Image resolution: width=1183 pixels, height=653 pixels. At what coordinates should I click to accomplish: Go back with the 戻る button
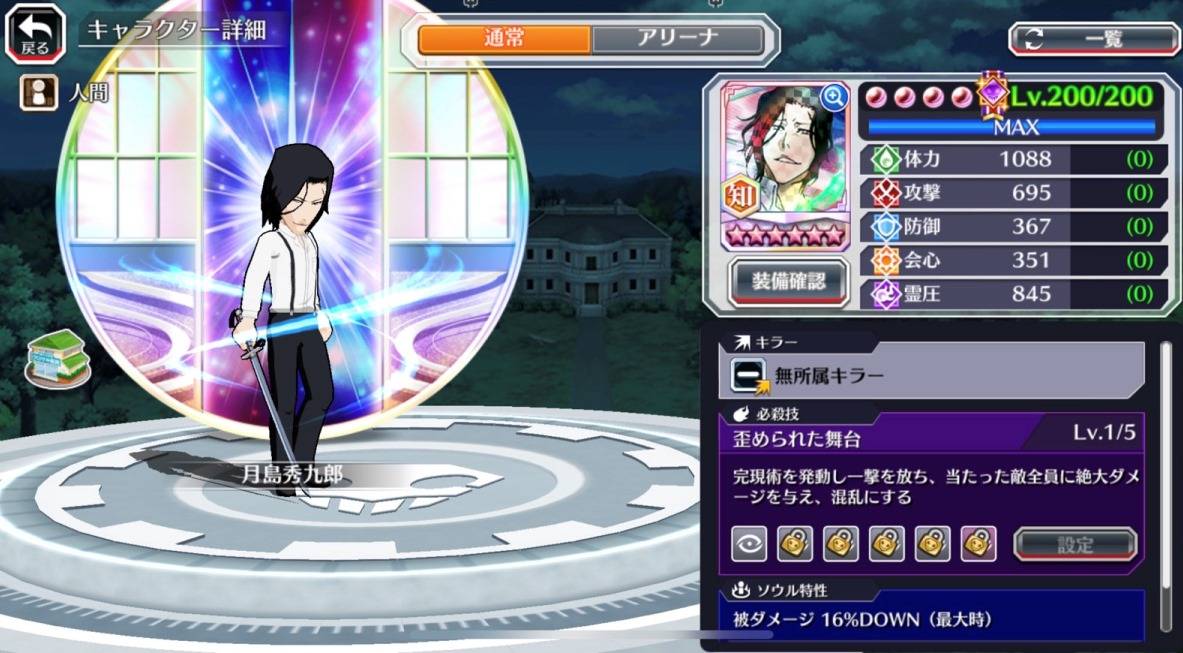coord(36,33)
